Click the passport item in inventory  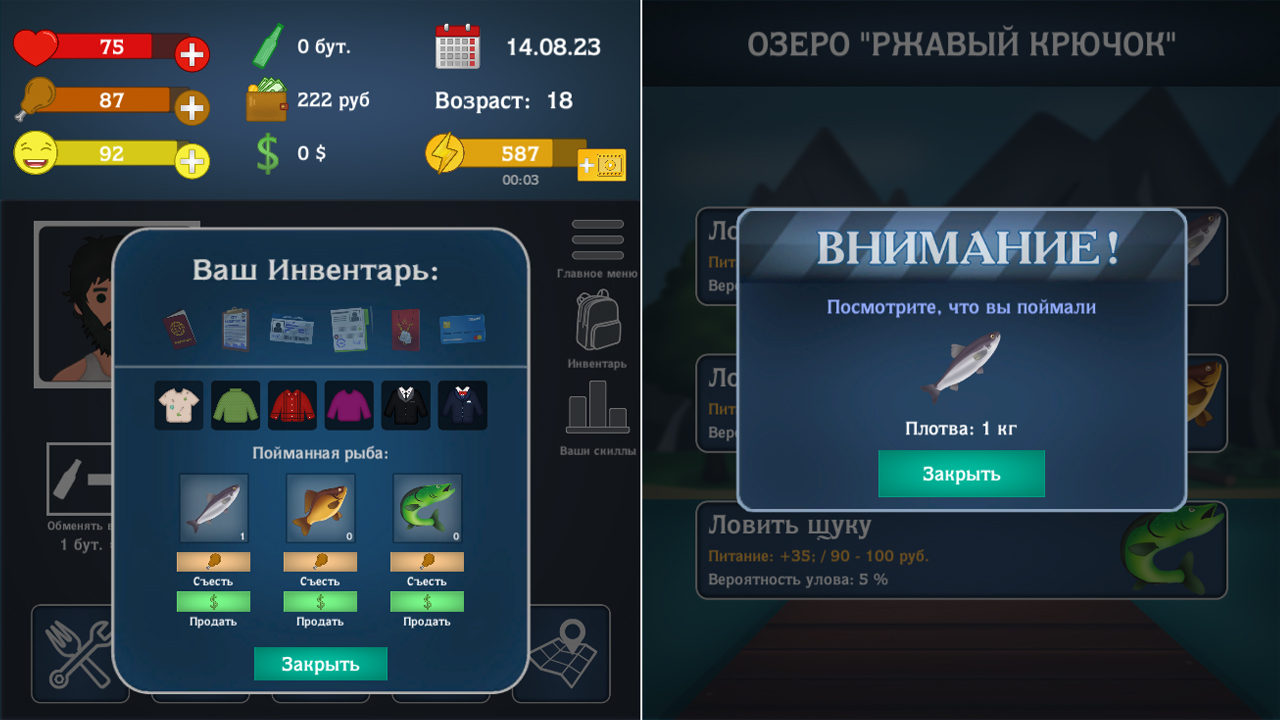(178, 330)
